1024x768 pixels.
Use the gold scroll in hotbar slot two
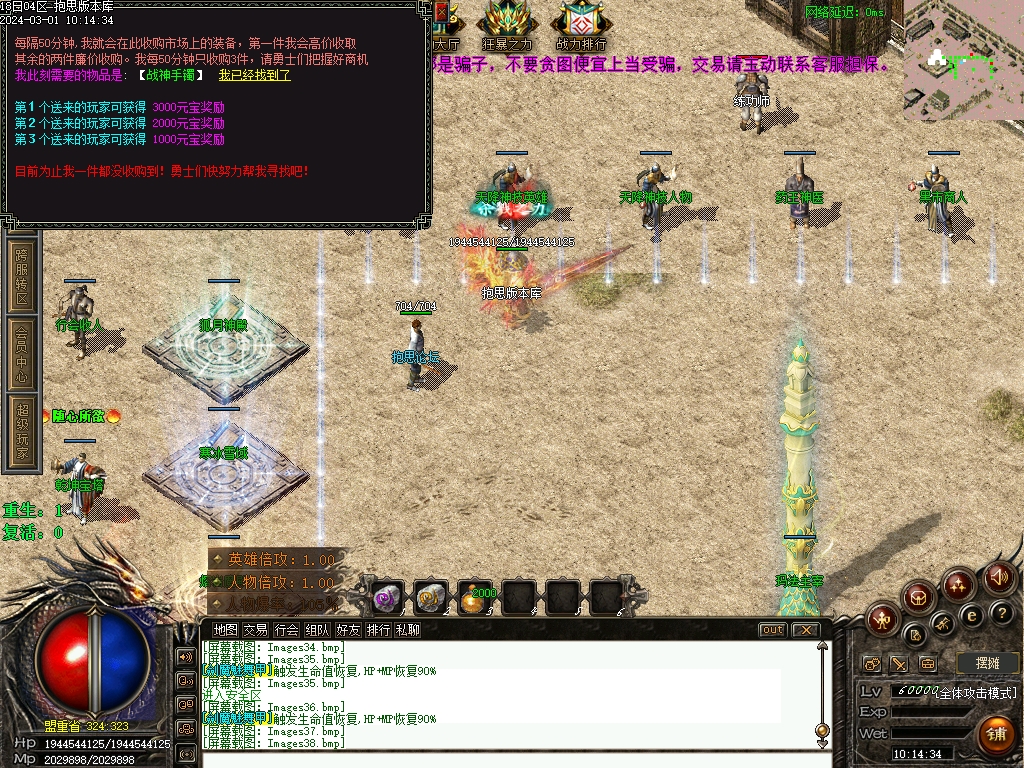[430, 597]
